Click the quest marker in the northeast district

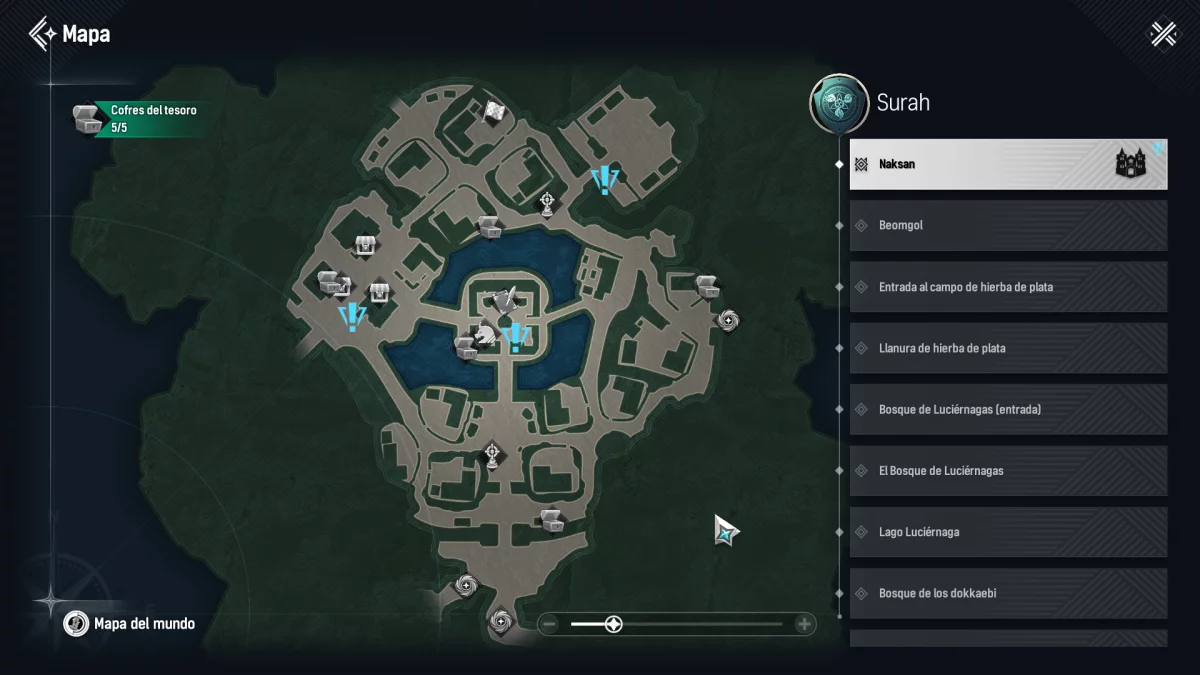tap(604, 181)
